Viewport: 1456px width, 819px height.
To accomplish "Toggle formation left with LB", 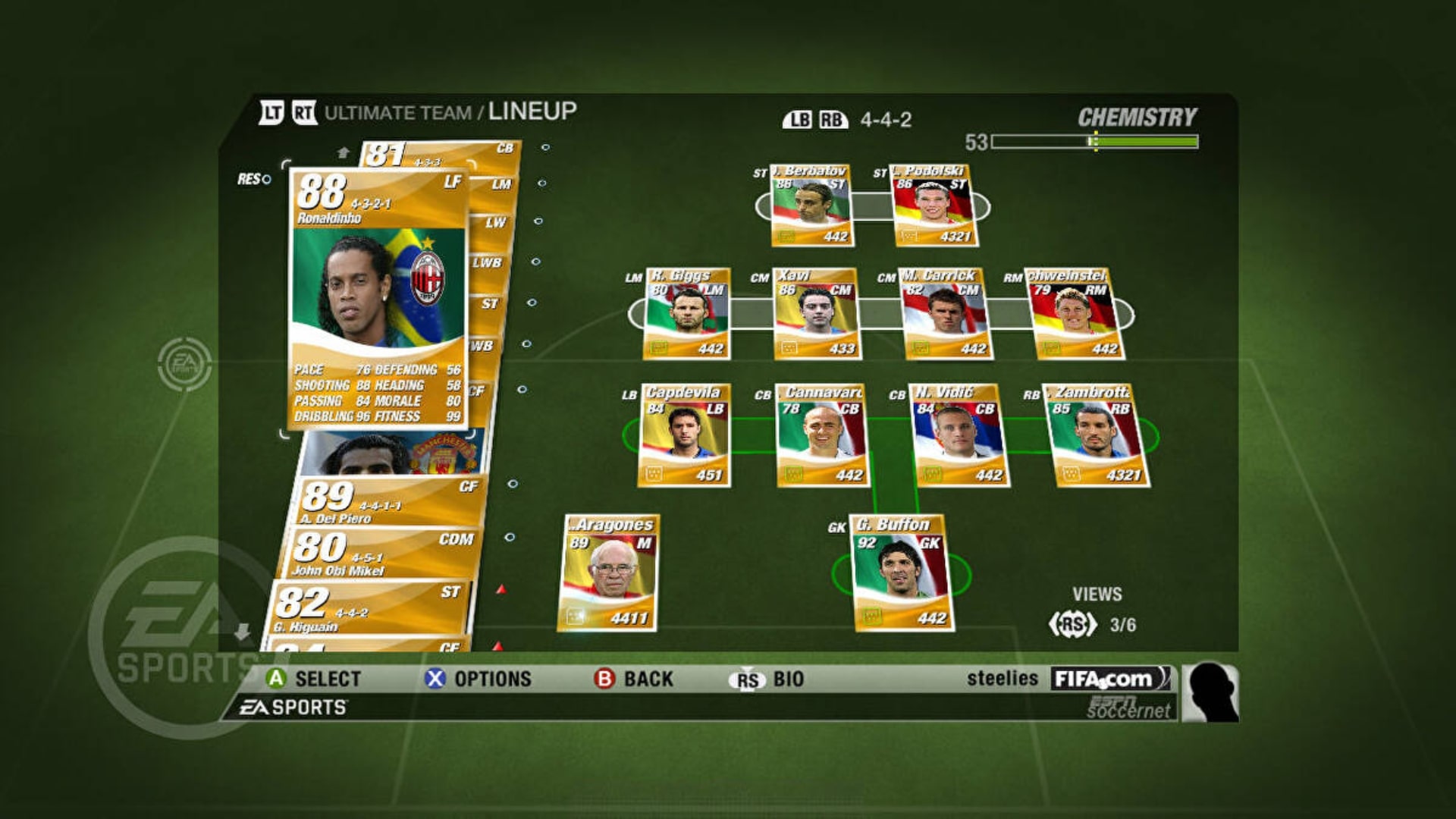I will click(798, 119).
